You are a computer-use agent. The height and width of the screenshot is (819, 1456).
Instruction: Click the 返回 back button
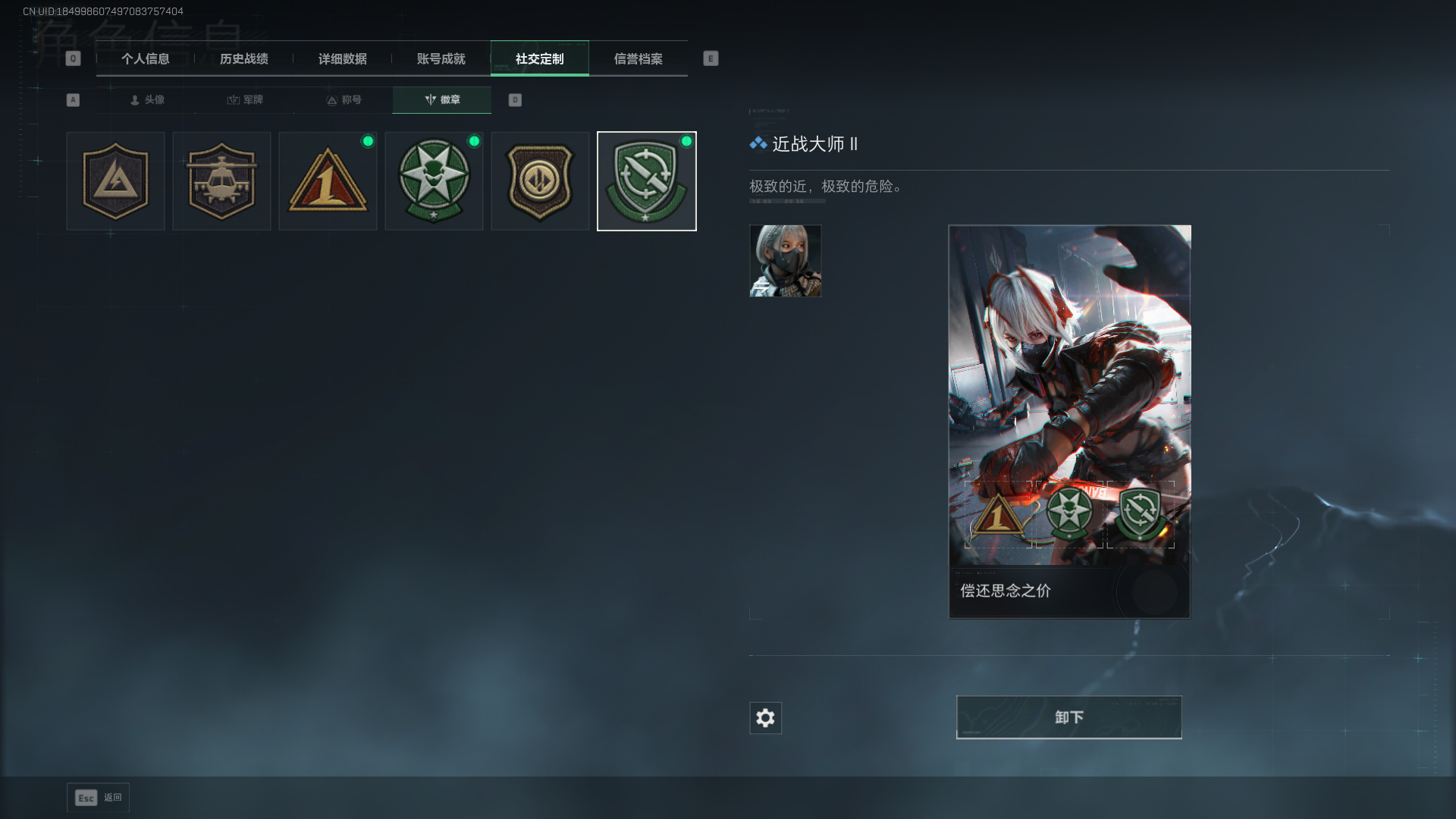click(99, 798)
